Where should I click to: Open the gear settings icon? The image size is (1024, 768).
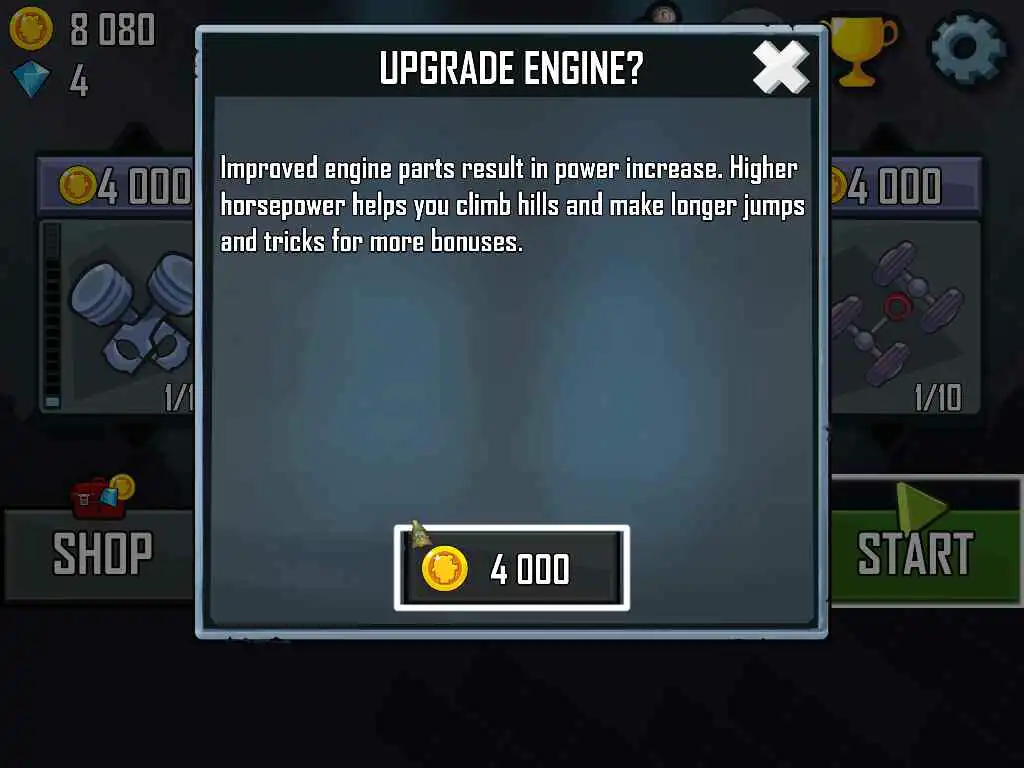967,47
